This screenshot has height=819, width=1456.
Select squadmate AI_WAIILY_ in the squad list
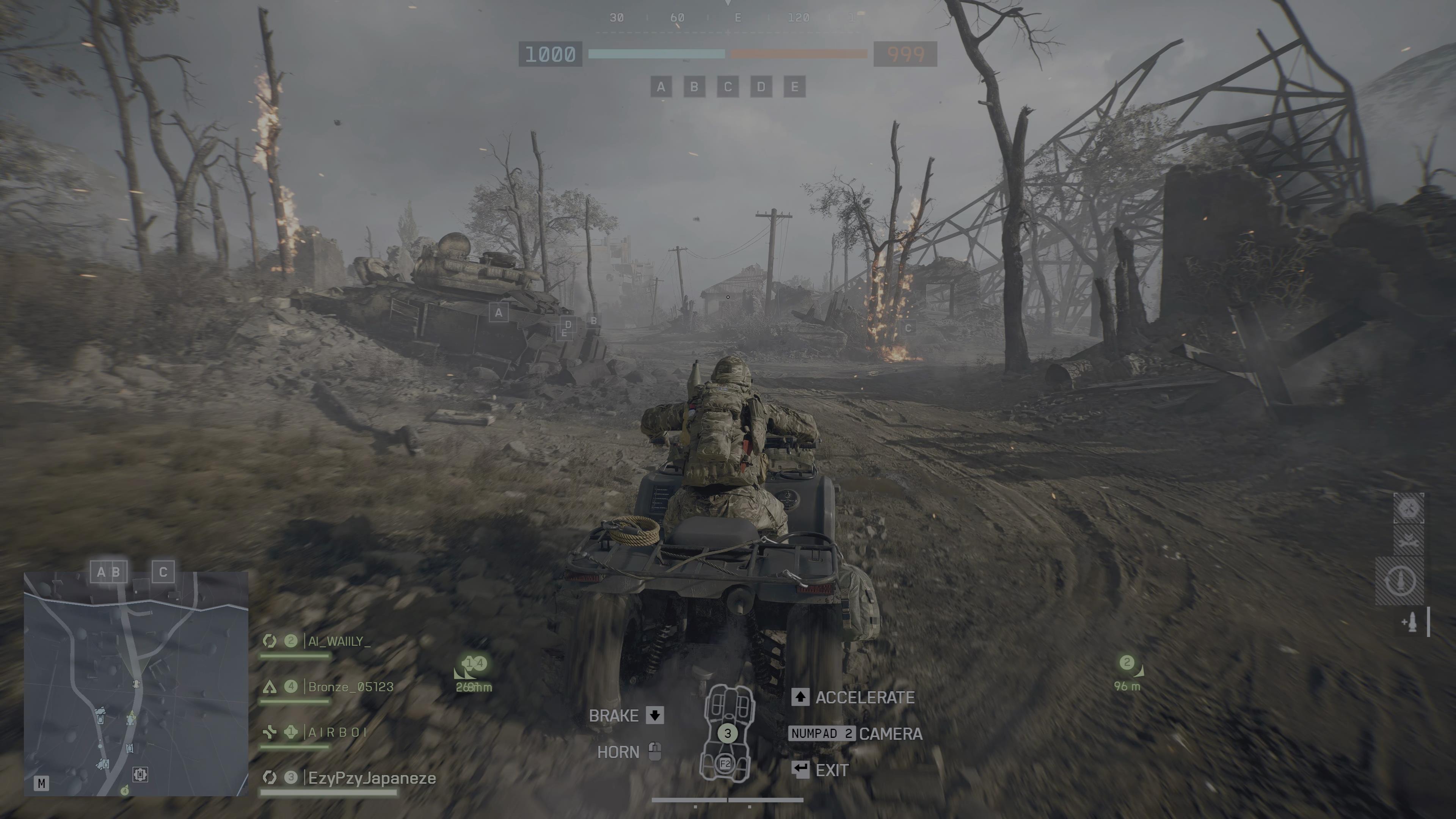click(339, 641)
